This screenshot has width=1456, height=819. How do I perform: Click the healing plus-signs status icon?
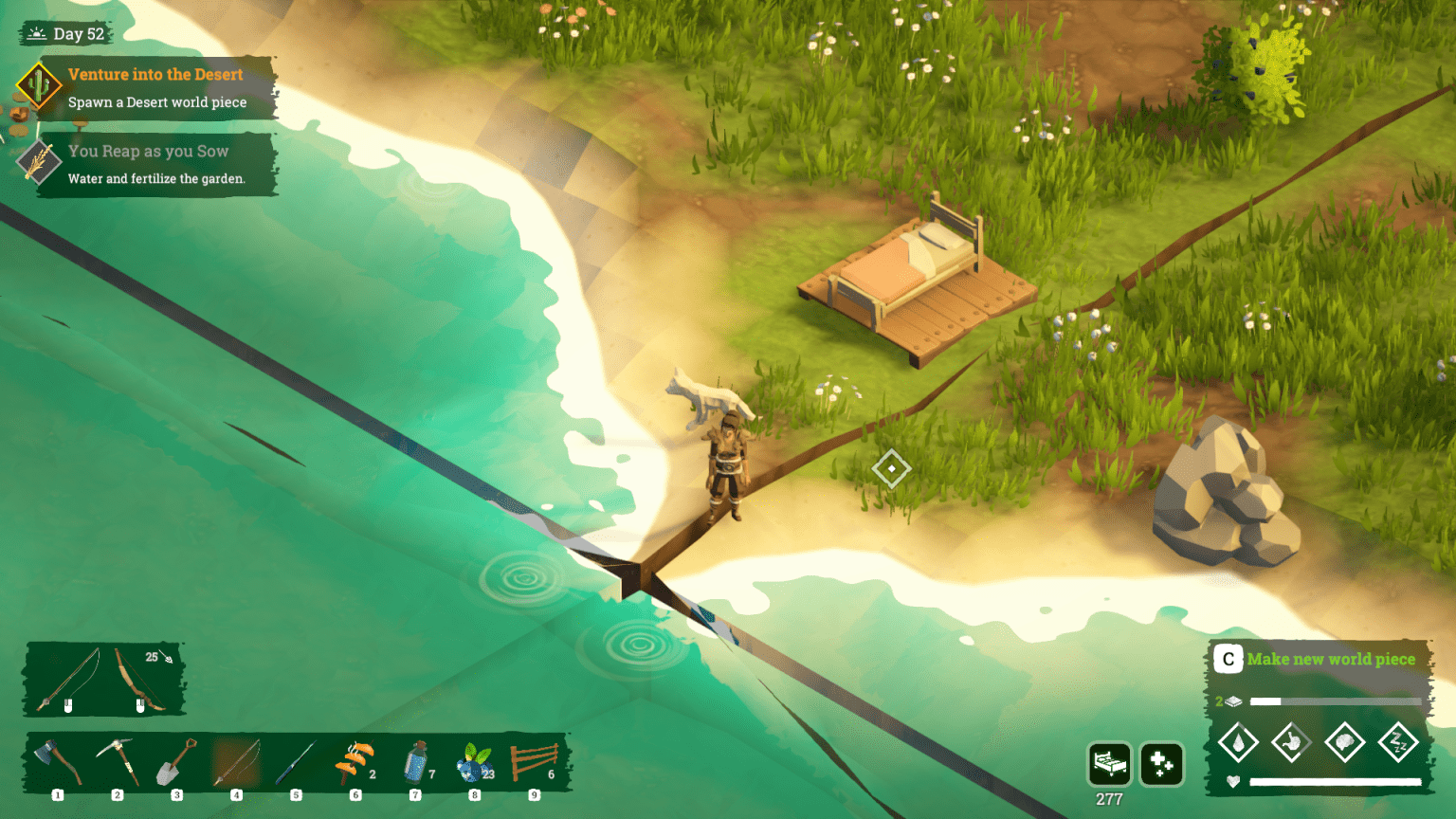pos(1162,764)
